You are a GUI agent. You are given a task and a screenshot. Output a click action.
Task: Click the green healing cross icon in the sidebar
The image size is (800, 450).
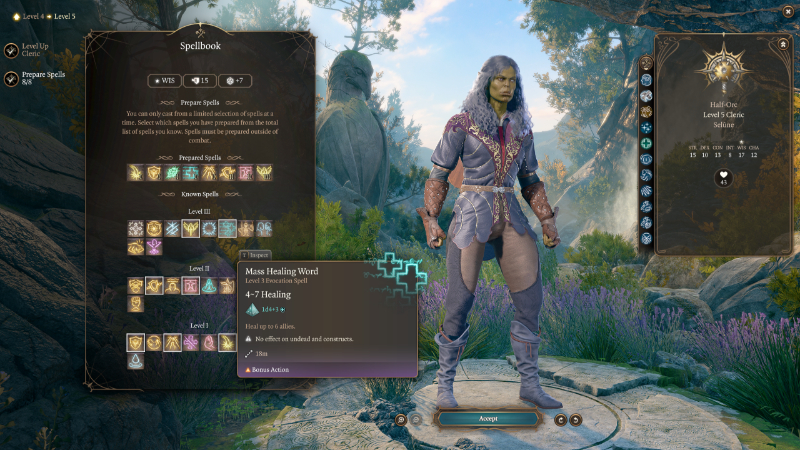(646, 143)
